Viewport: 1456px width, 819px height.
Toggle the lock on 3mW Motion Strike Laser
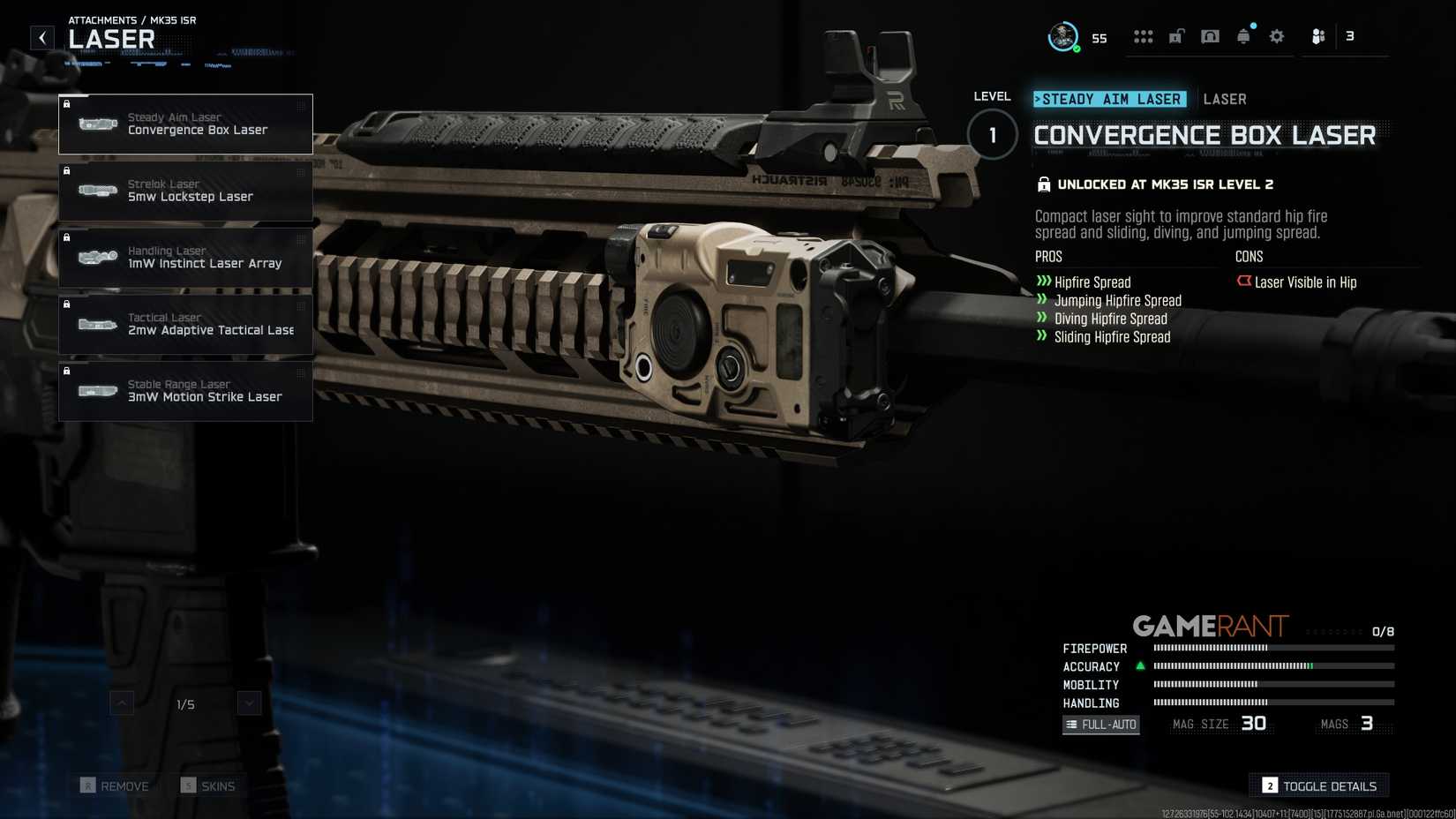(68, 372)
